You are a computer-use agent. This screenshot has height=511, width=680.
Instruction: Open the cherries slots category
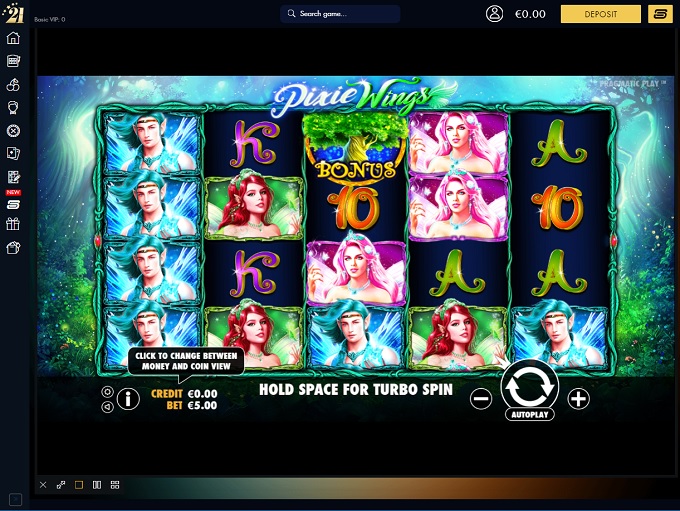point(14,84)
